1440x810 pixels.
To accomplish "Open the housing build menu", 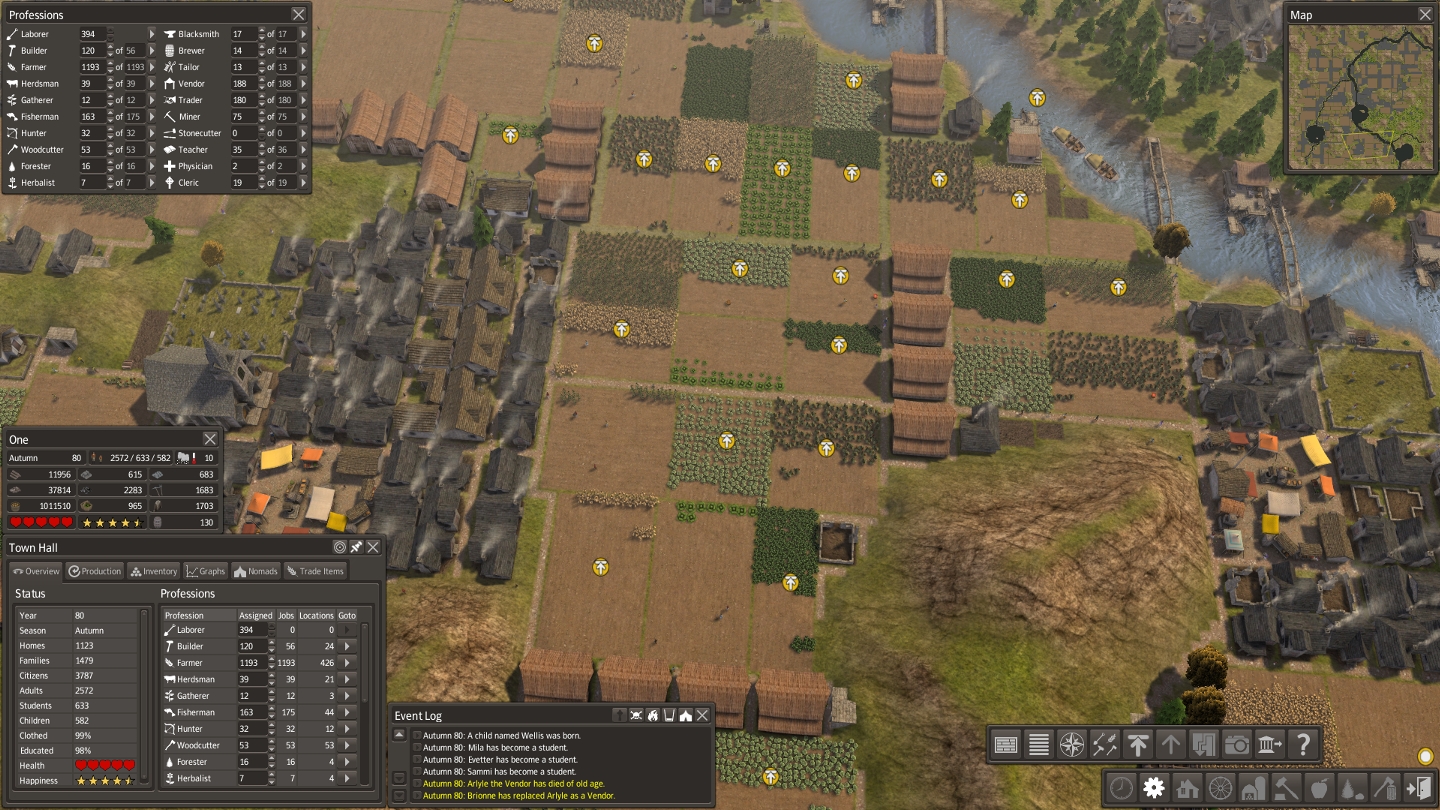I will [x=1187, y=787].
